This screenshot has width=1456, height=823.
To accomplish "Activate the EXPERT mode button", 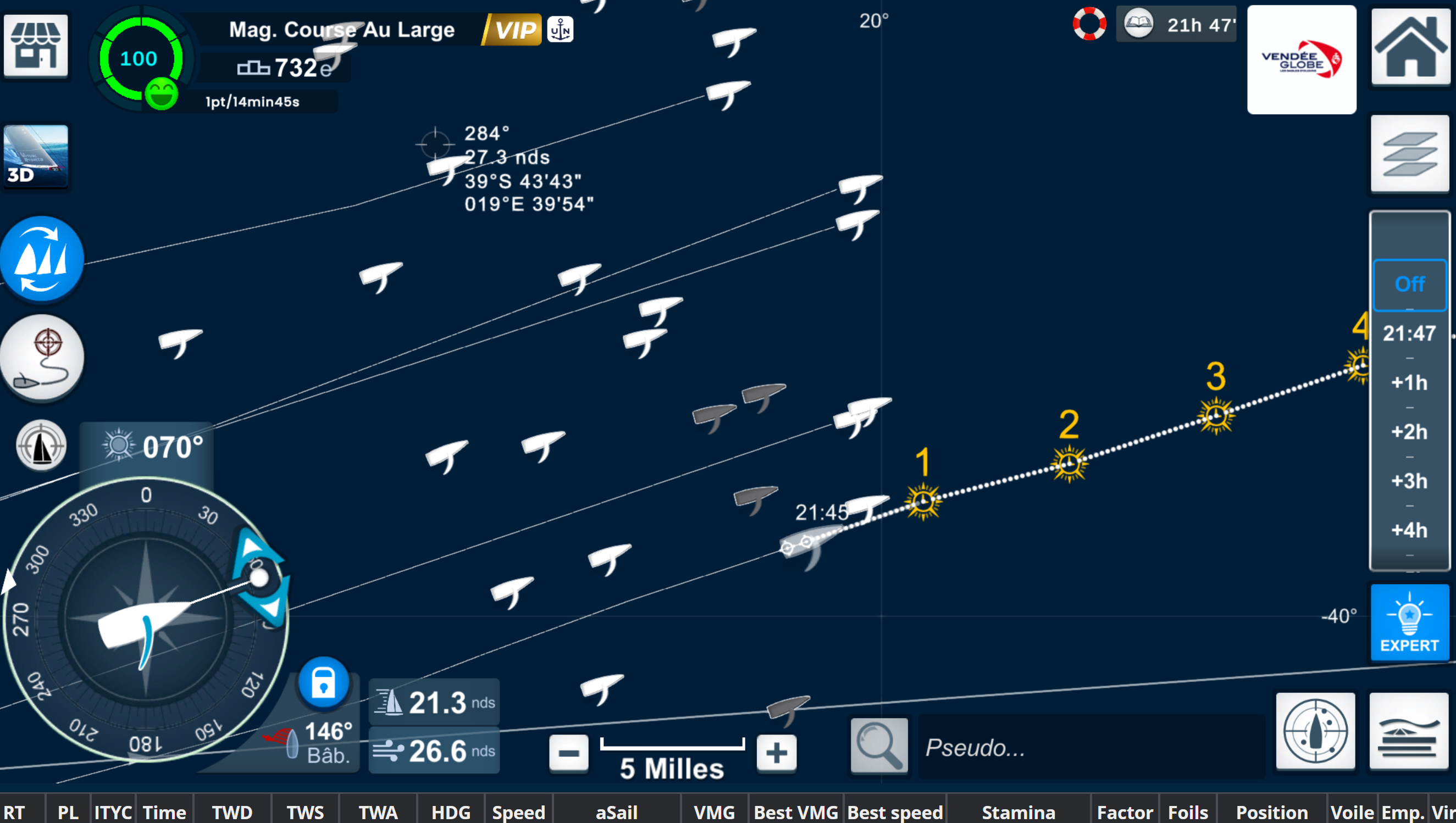I will click(1409, 622).
